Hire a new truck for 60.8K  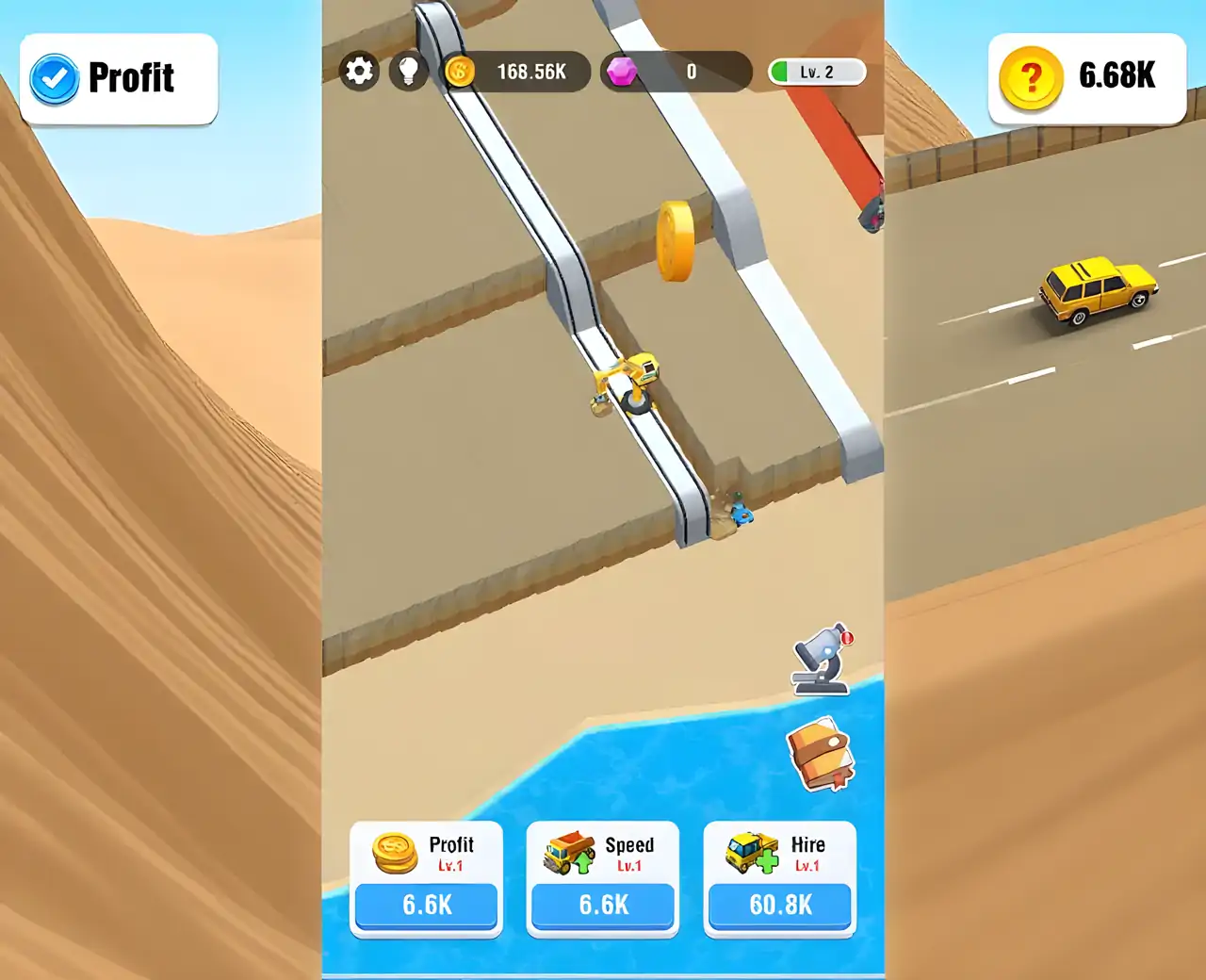[780, 905]
